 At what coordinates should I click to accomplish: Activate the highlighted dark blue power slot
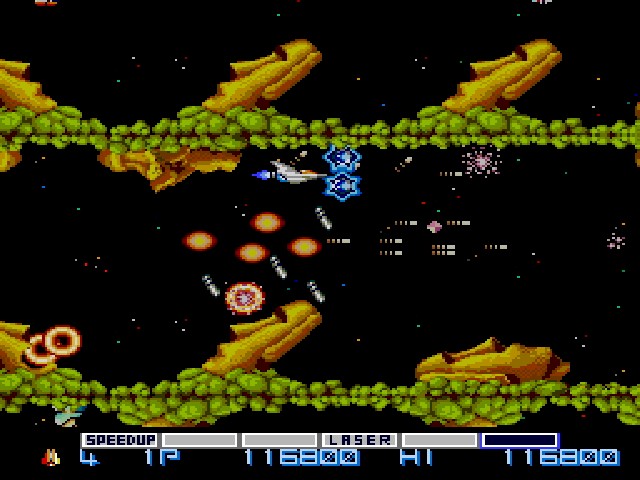519,440
